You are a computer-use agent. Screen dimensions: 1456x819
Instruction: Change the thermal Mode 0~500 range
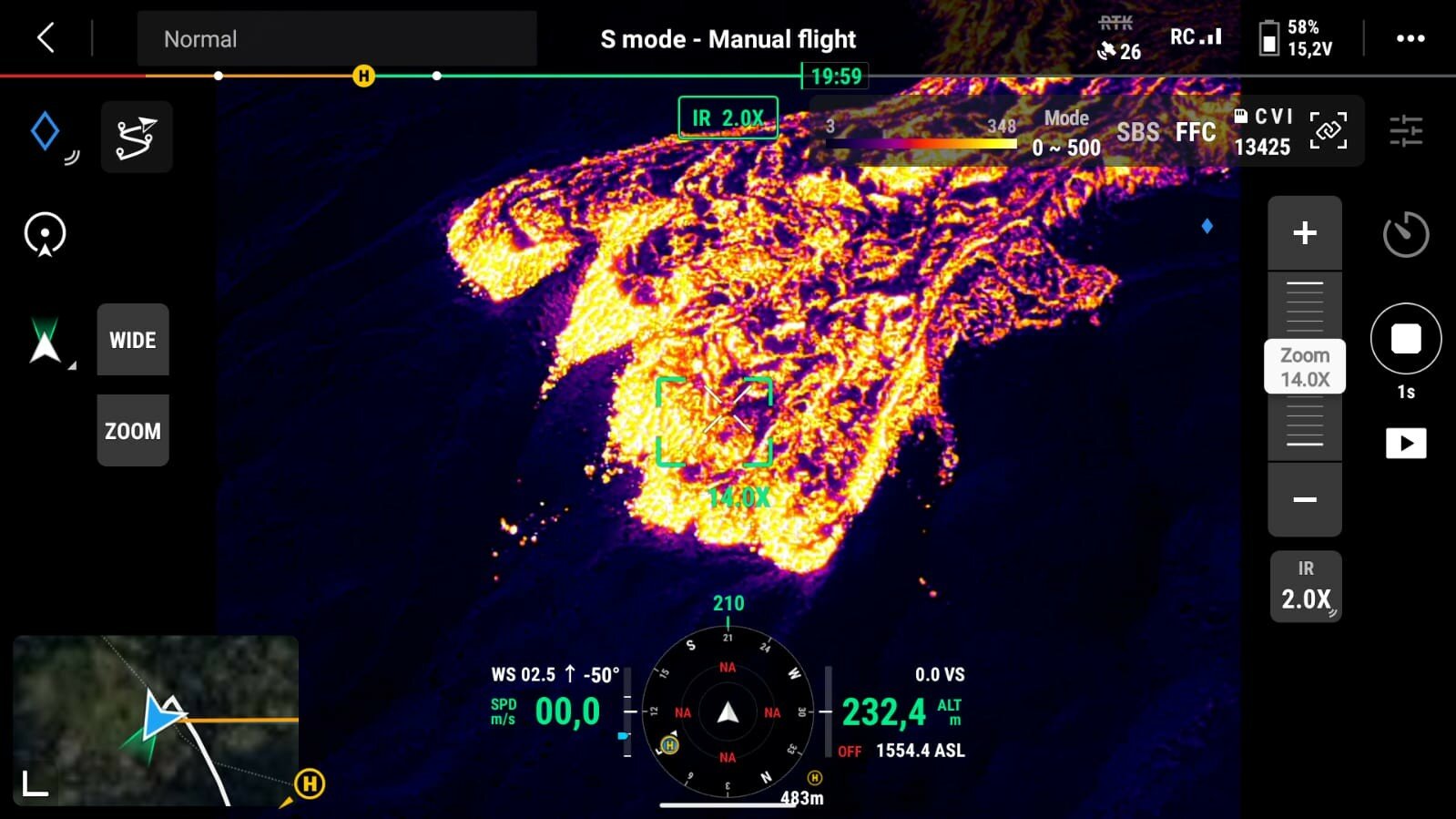coord(1066,132)
